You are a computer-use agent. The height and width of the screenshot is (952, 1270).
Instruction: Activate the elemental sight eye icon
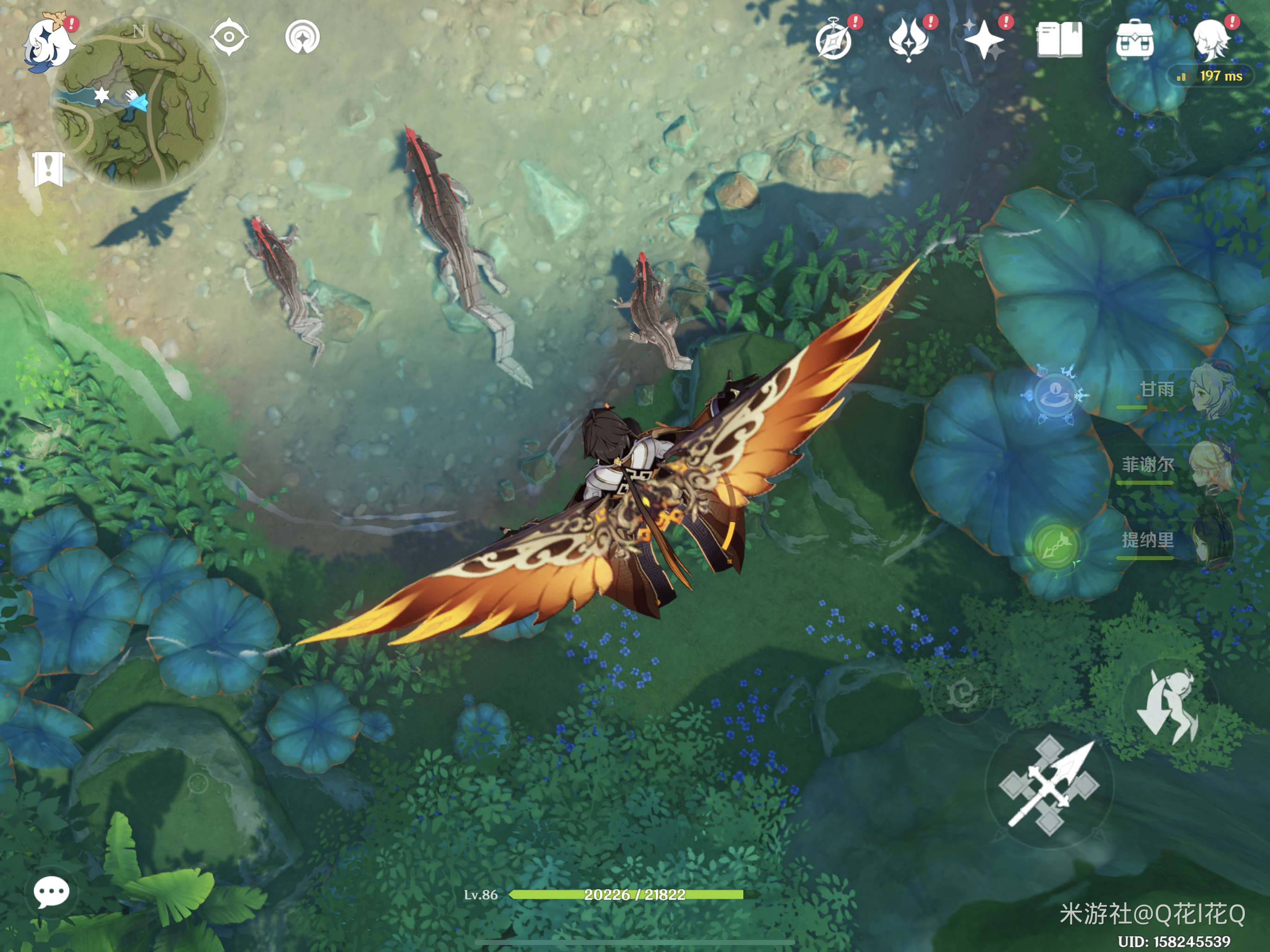click(x=229, y=37)
